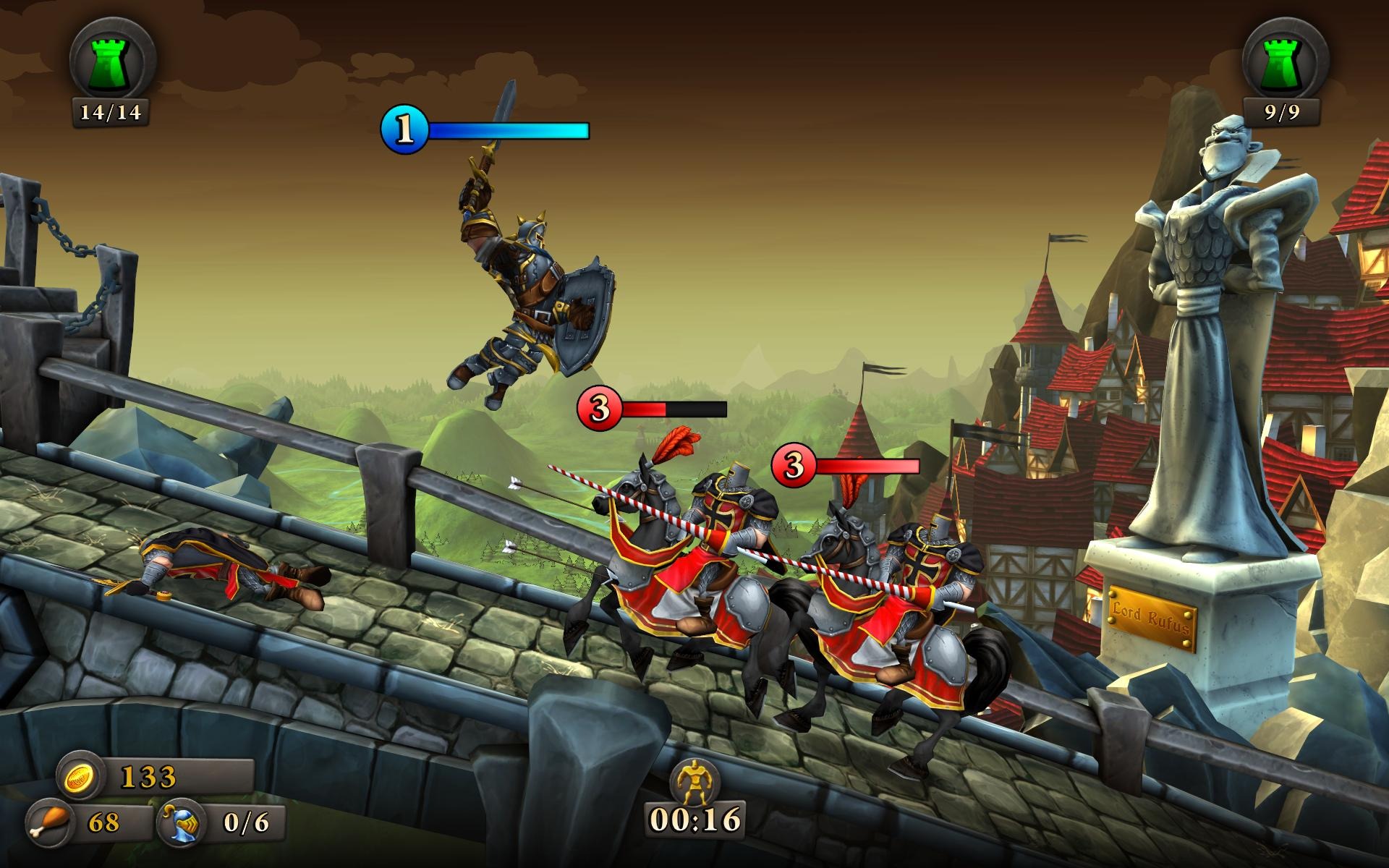The height and width of the screenshot is (868, 1389).
Task: Toggle the hero slot counter showing 0/6
Action: [x=246, y=825]
